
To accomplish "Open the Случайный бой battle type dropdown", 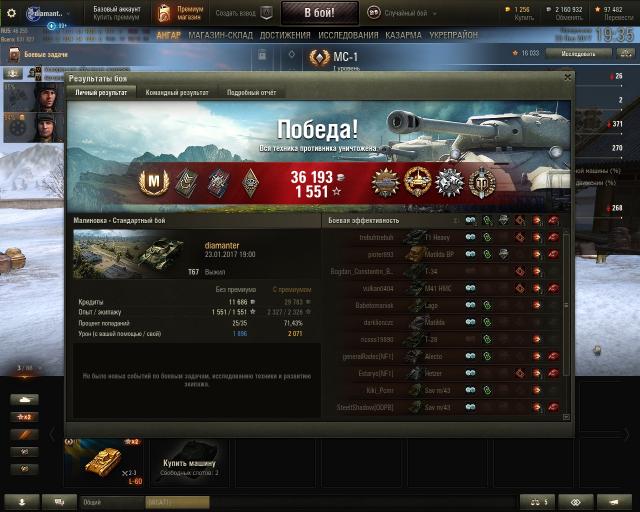I will [x=410, y=13].
